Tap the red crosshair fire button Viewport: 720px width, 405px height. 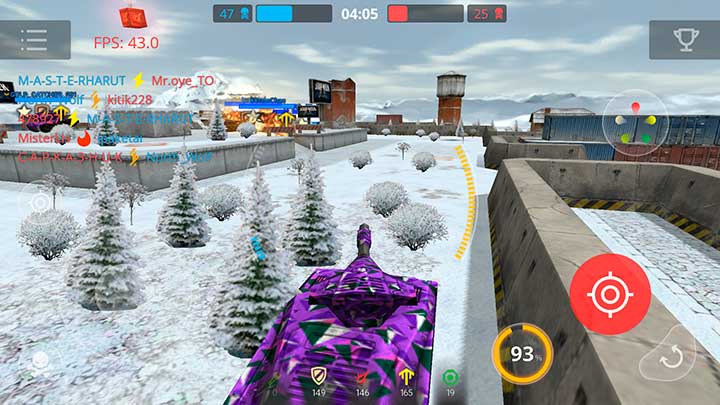(610, 294)
